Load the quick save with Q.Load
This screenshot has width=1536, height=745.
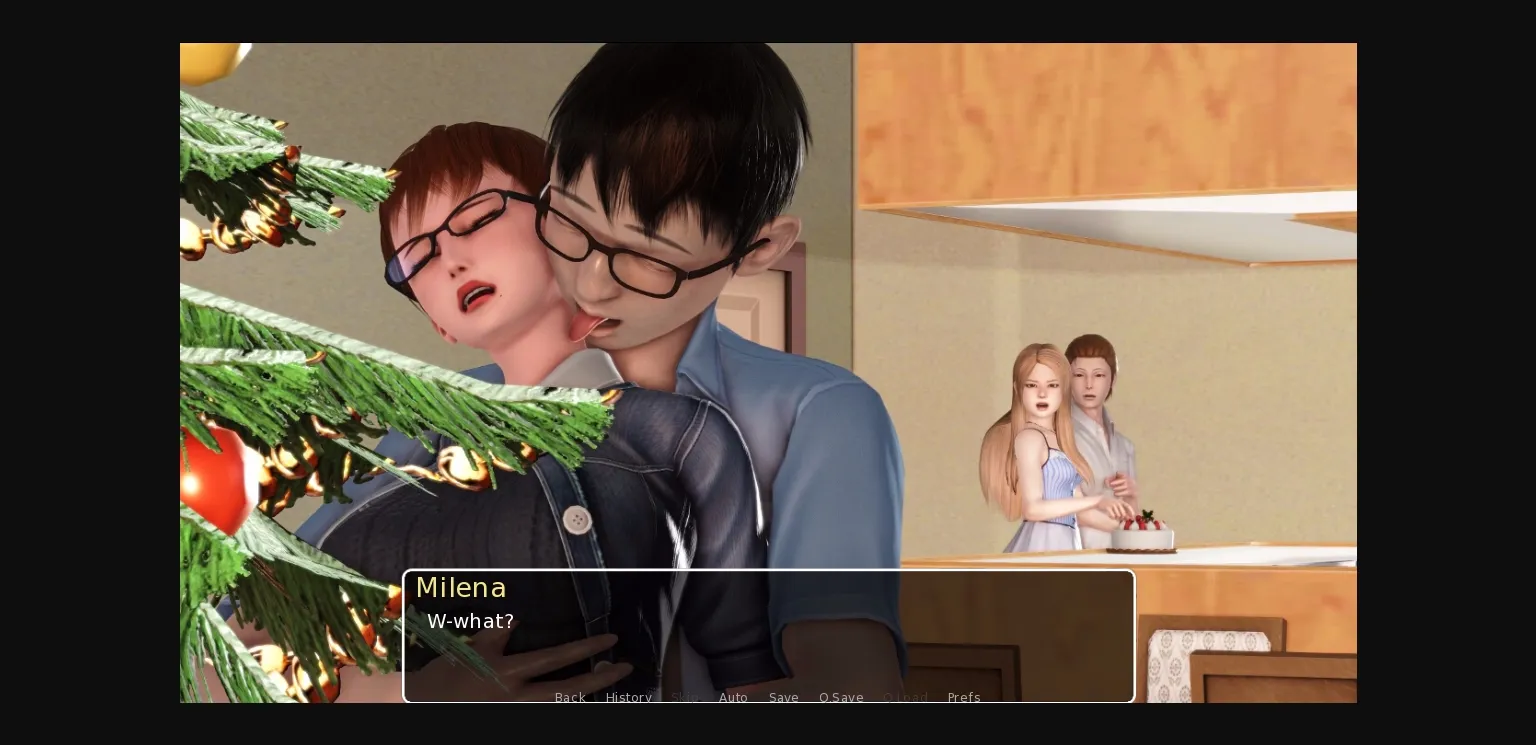click(x=905, y=697)
